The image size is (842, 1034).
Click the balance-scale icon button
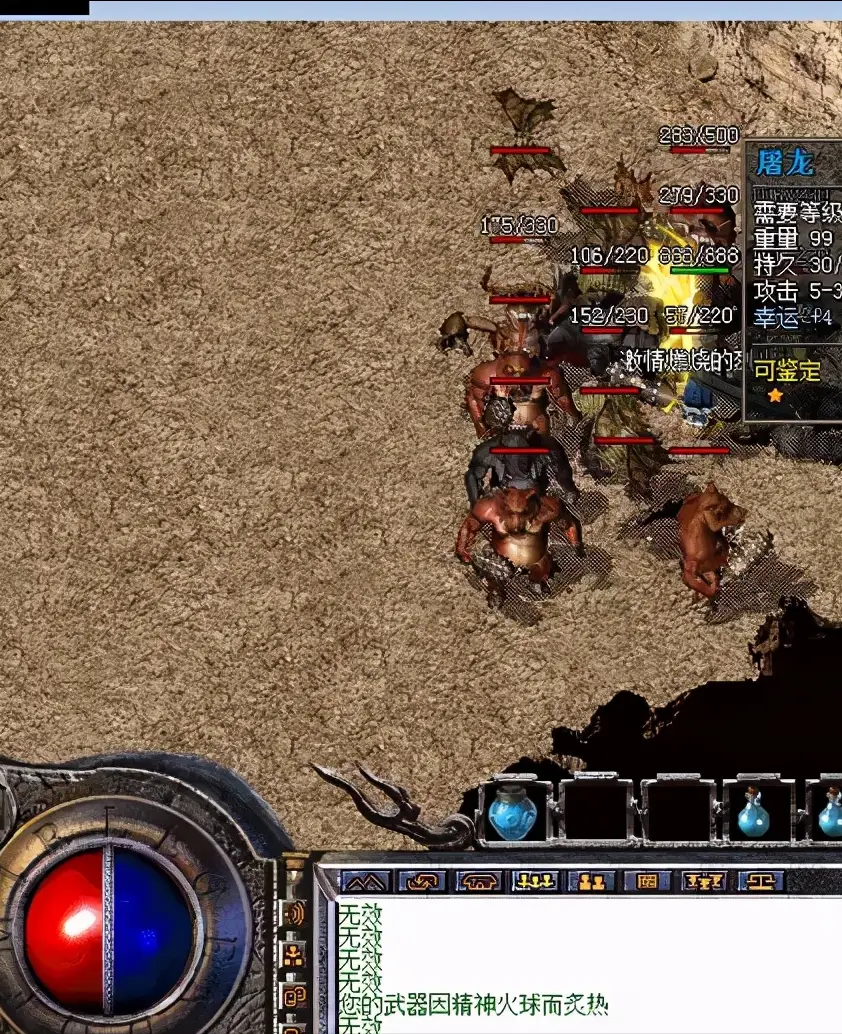point(760,881)
